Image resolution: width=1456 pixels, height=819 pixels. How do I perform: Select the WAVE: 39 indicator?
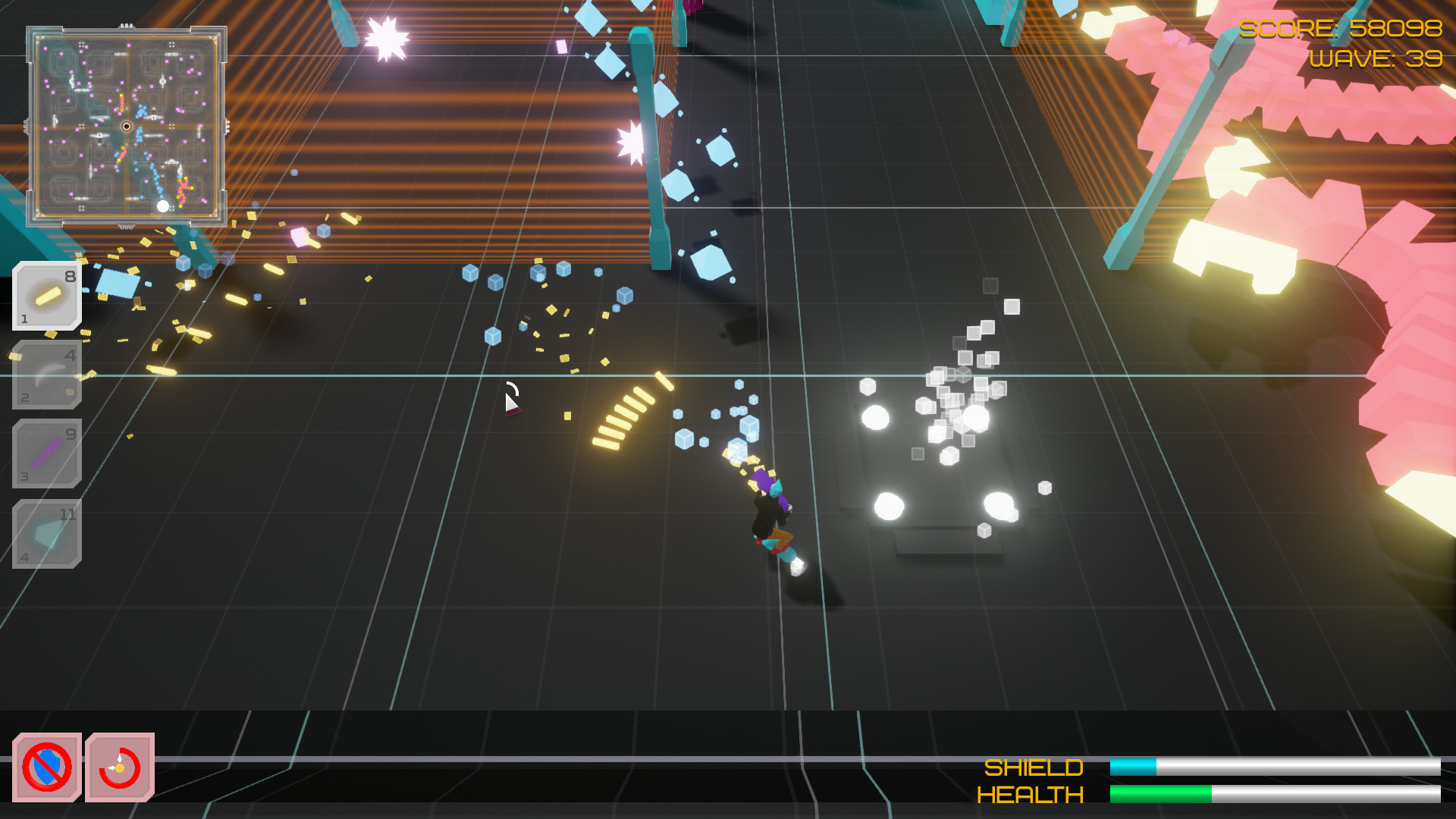(1376, 58)
